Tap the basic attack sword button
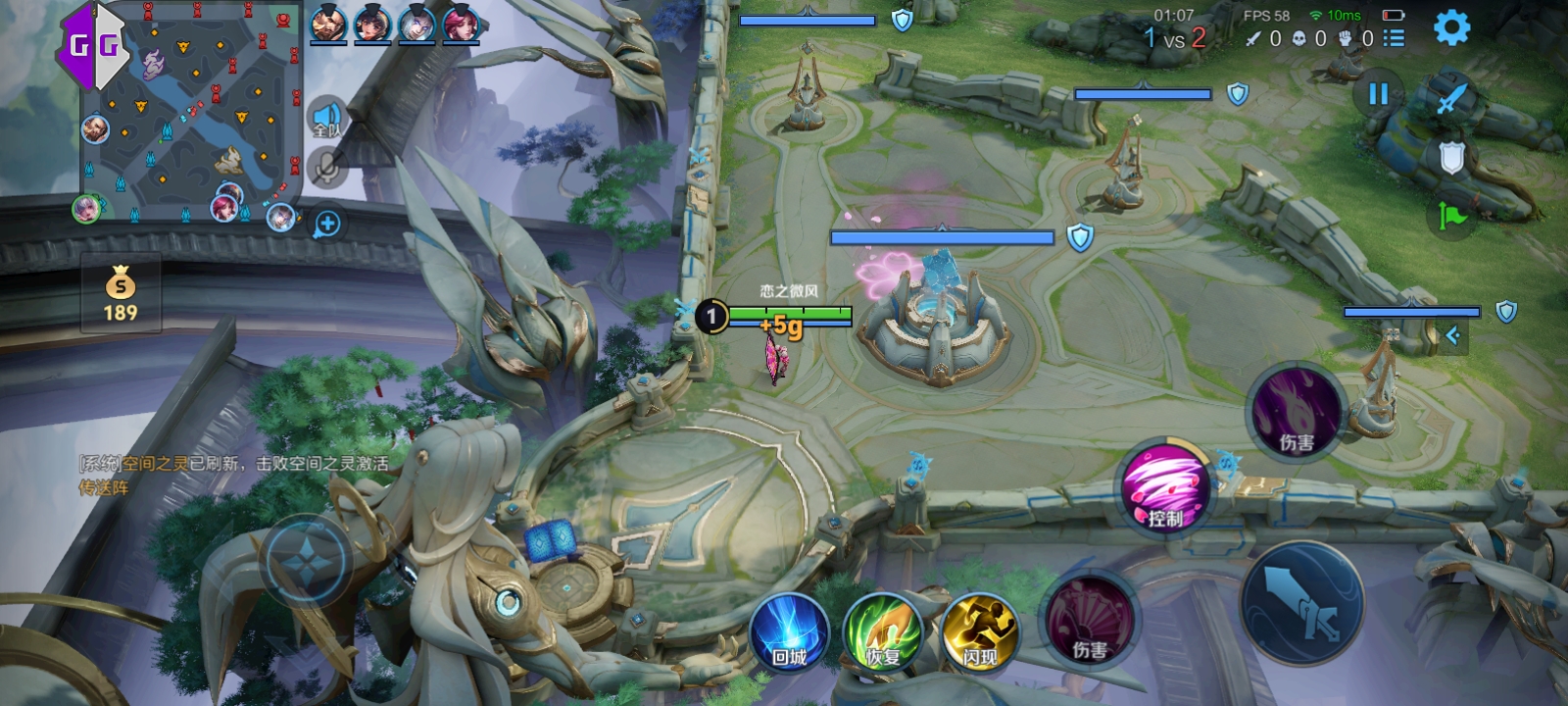This screenshot has width=1568, height=706. pyautogui.click(x=1302, y=603)
